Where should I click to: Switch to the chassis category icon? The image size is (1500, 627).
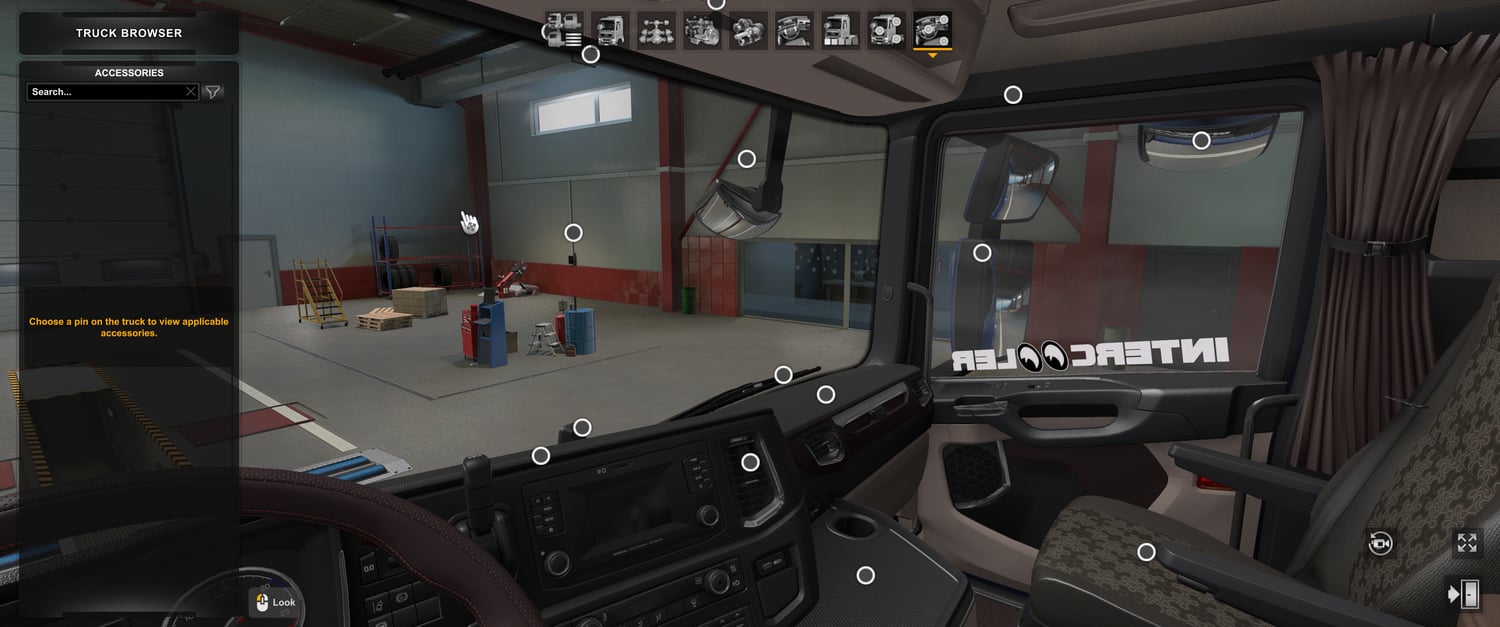pyautogui.click(x=656, y=30)
